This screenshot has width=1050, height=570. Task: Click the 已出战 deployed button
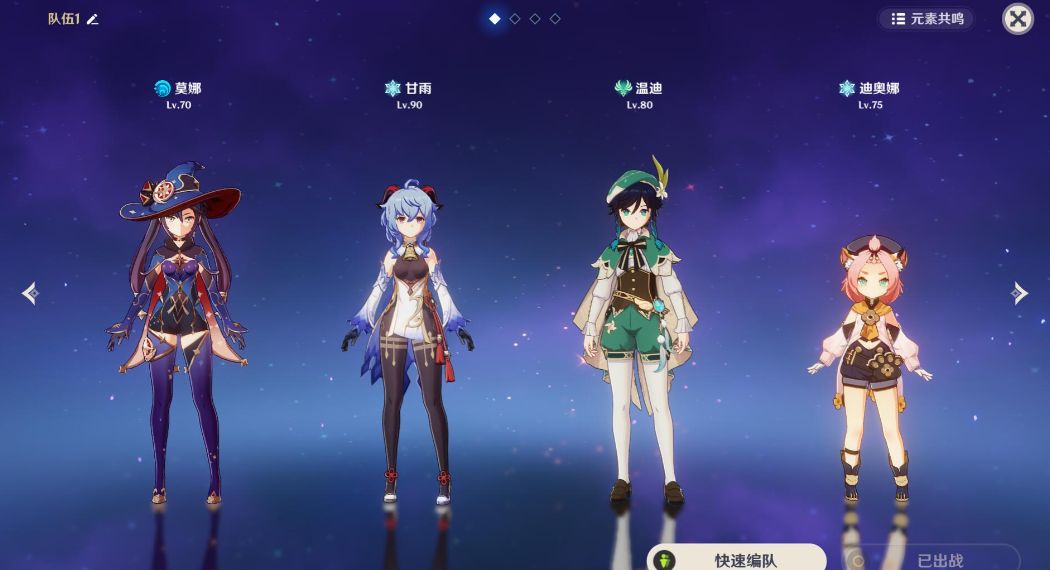click(931, 560)
